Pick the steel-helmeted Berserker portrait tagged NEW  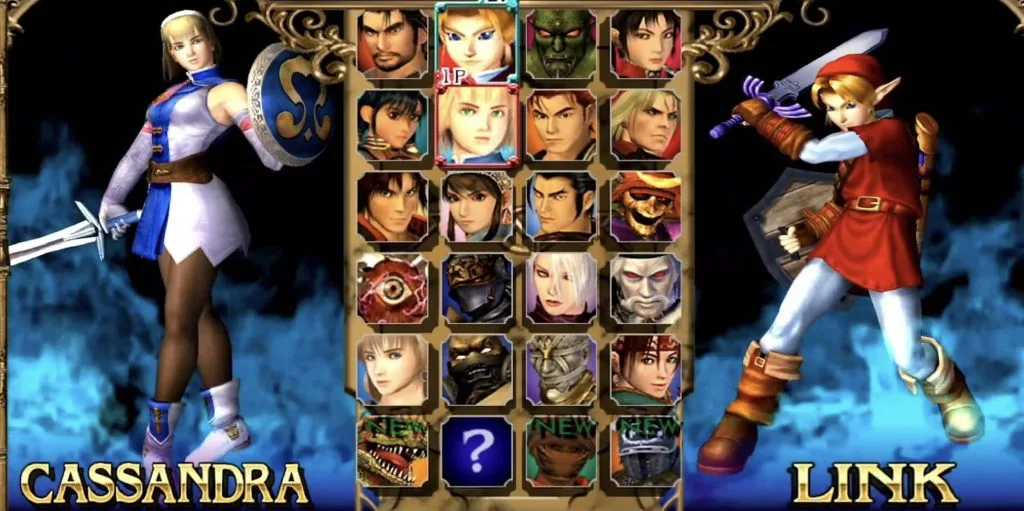pyautogui.click(x=646, y=452)
